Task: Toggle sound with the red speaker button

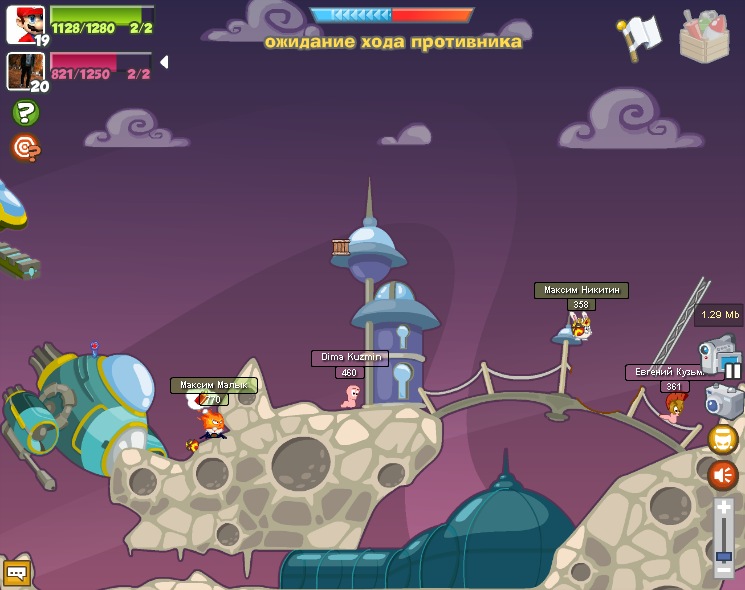Action: [722, 474]
